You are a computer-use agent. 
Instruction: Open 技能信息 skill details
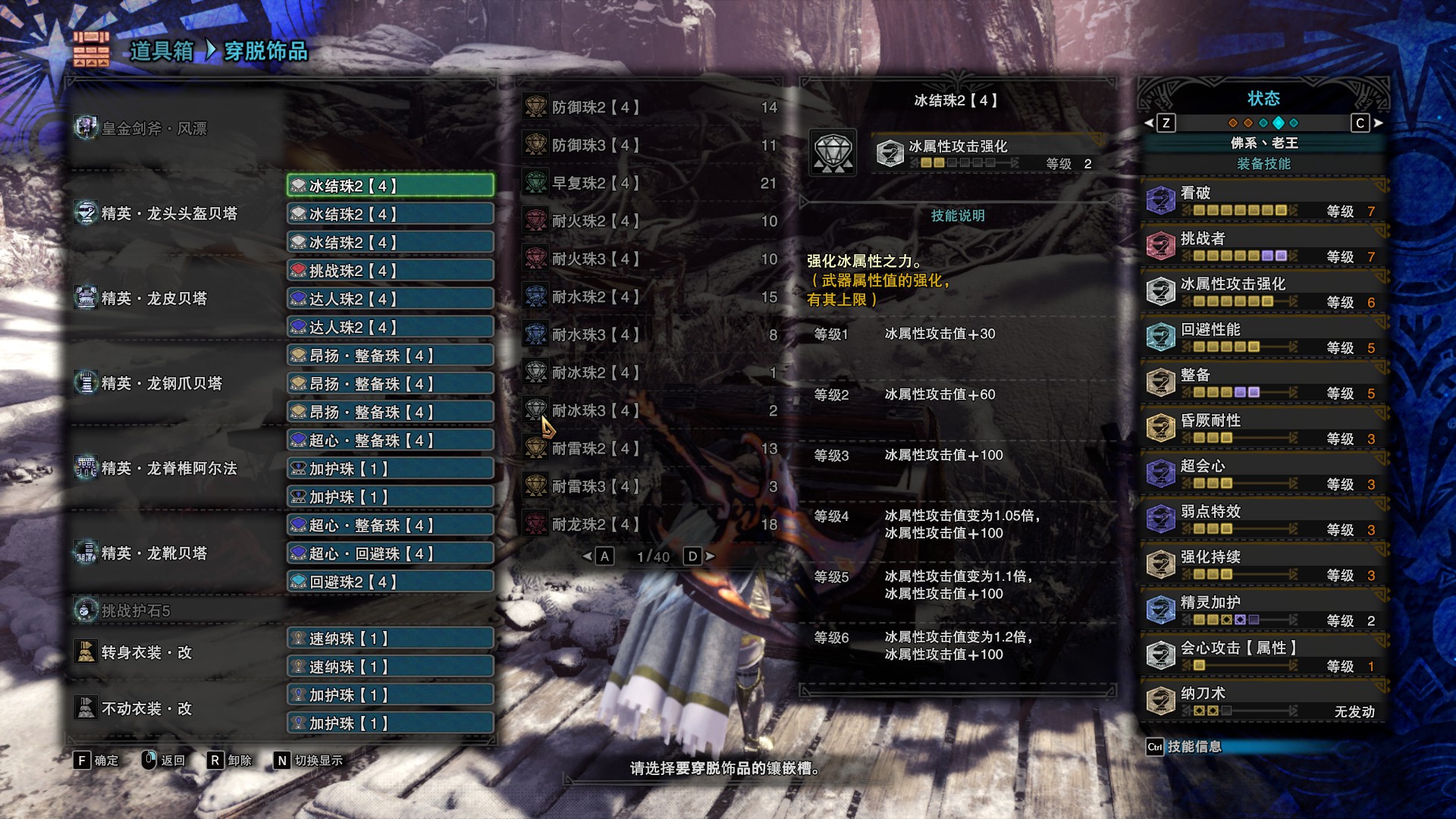coord(1194,747)
